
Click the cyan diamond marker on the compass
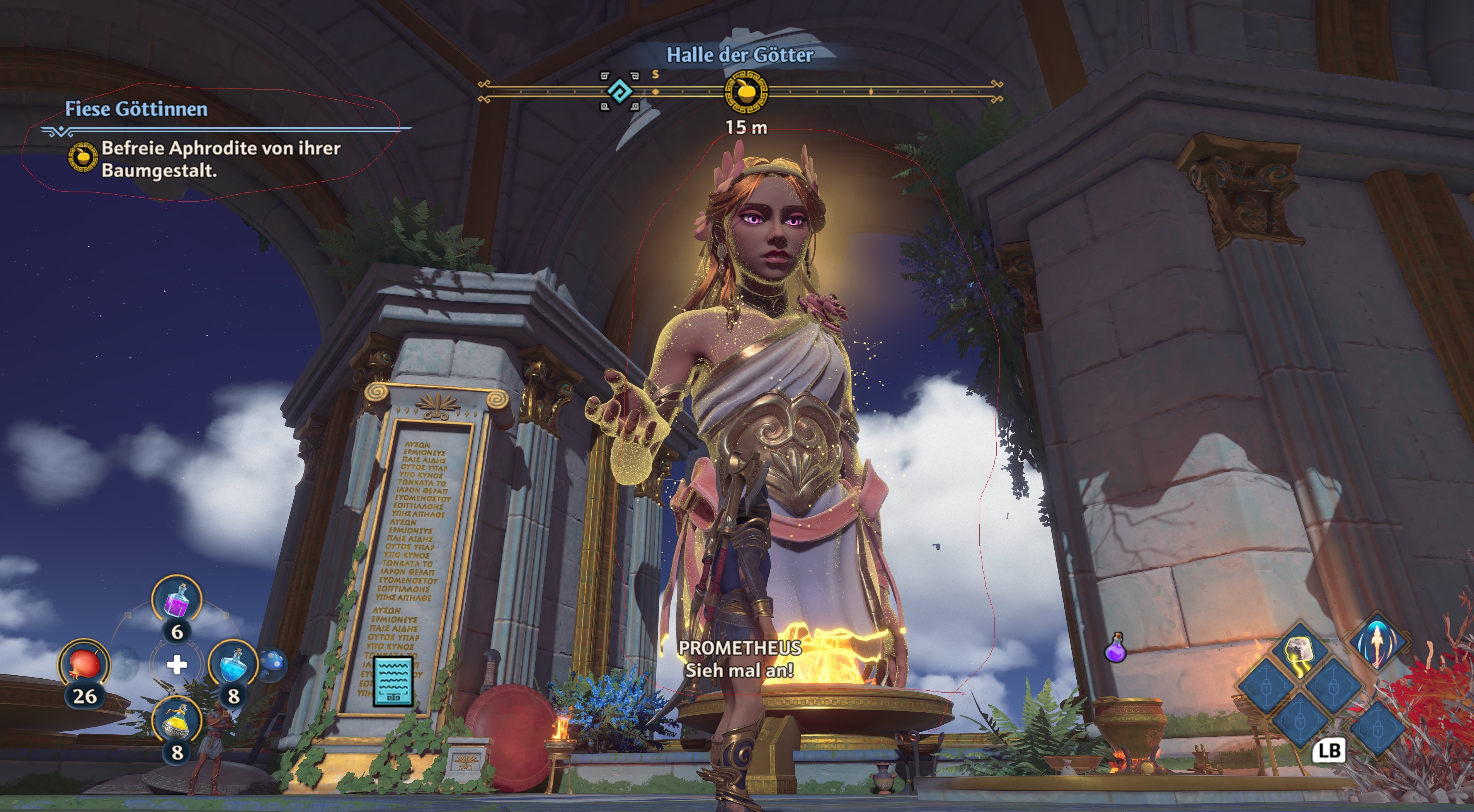coord(620,92)
